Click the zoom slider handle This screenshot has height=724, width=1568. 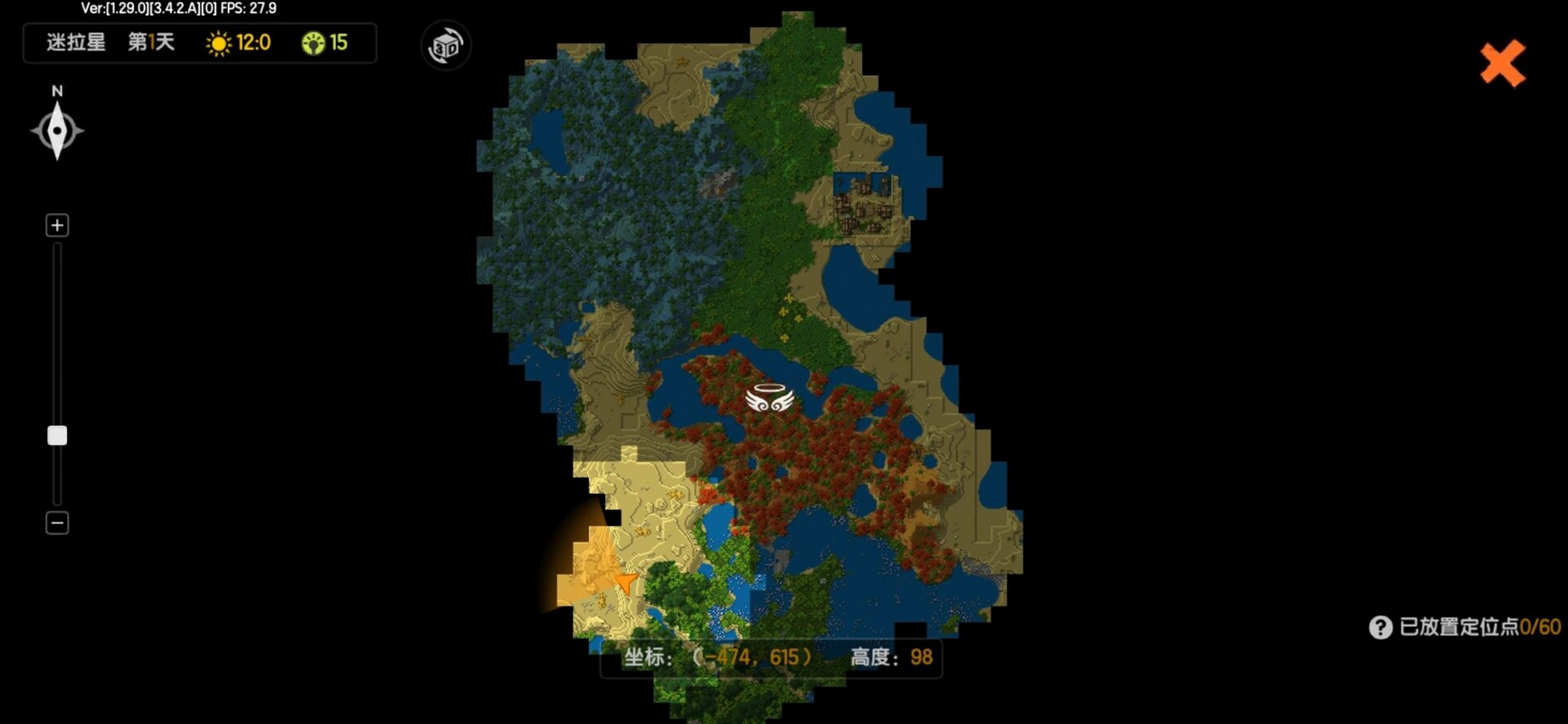click(x=57, y=436)
